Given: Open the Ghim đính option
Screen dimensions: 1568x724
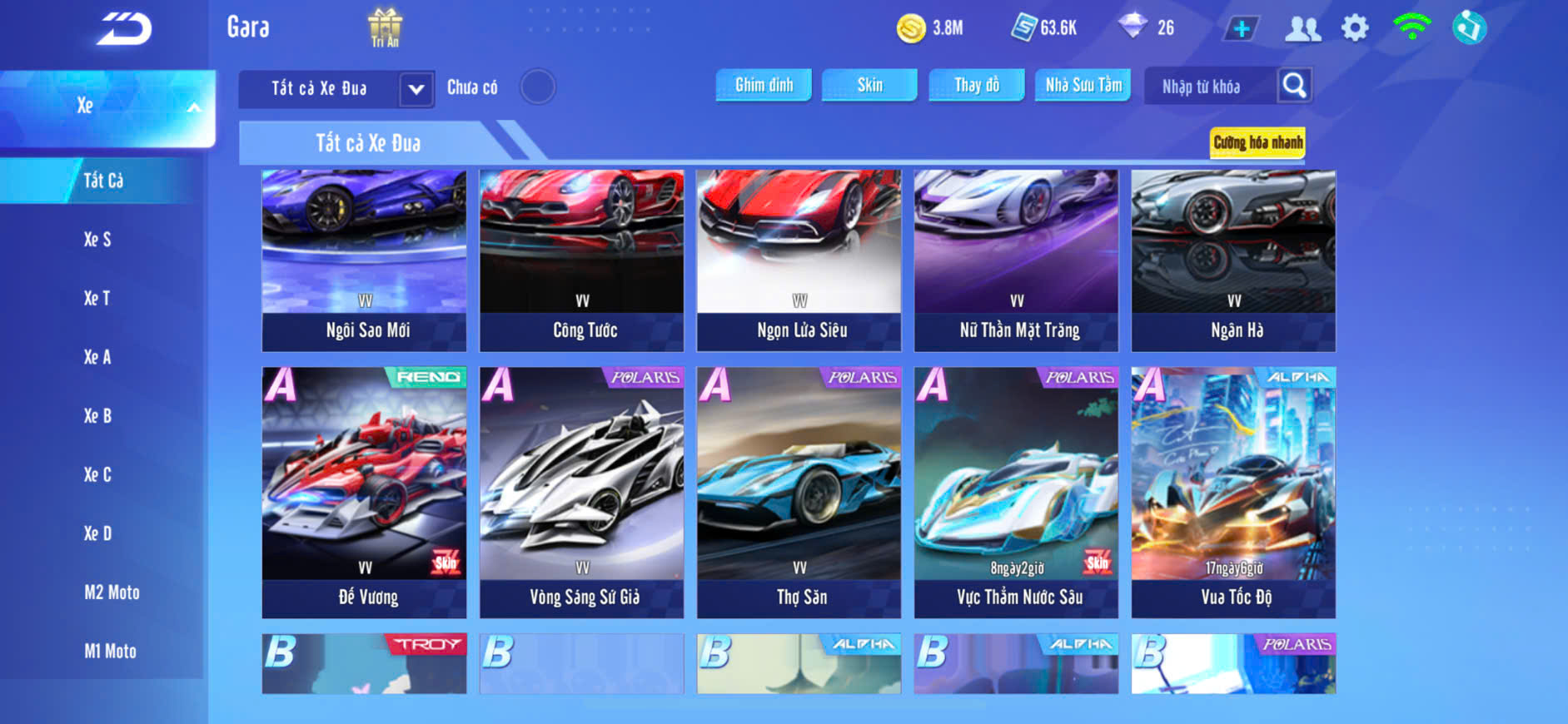Looking at the screenshot, I should [x=764, y=85].
